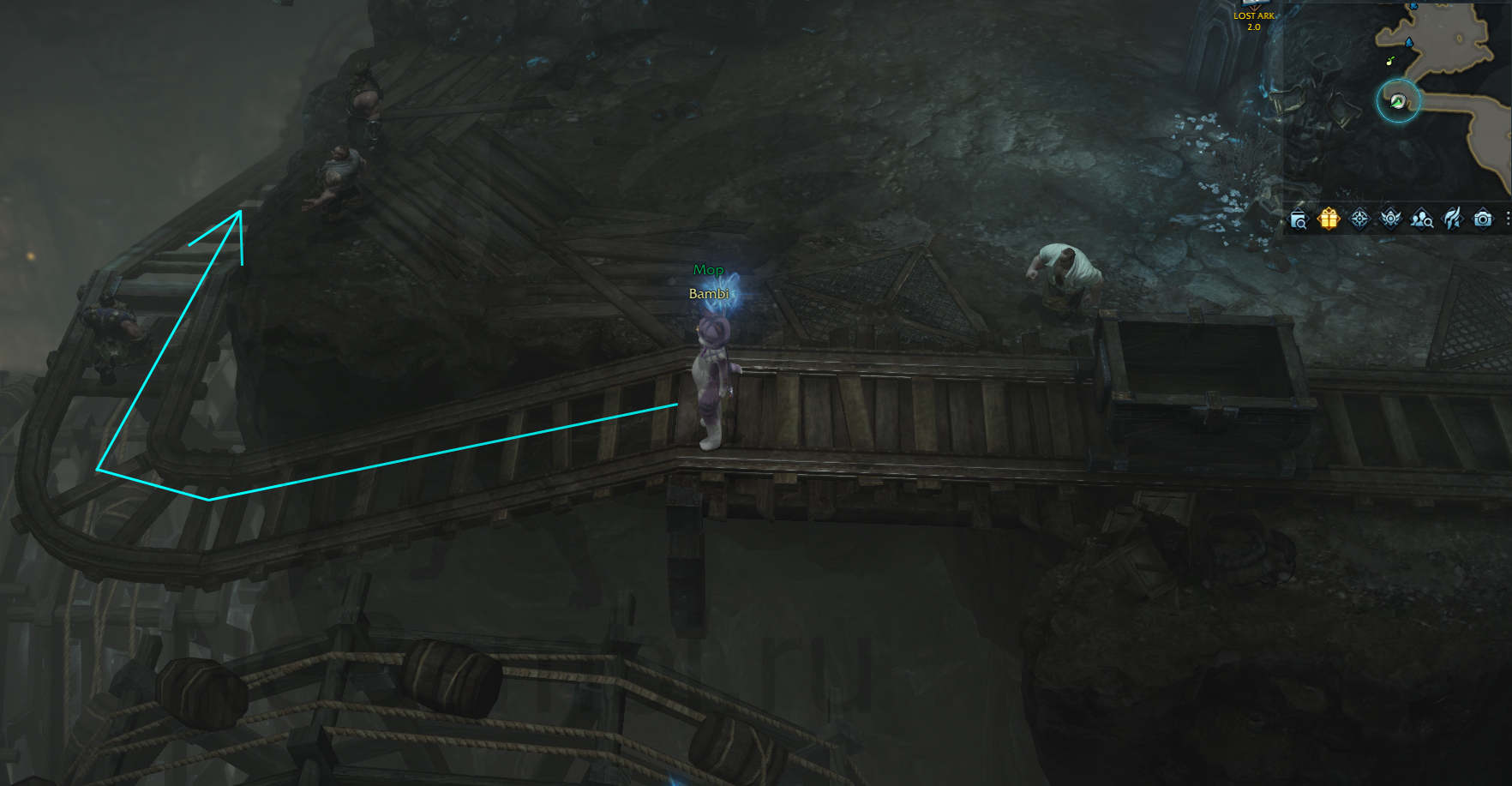
Task: Select the winged emblem icon below minimap
Action: [x=1390, y=219]
